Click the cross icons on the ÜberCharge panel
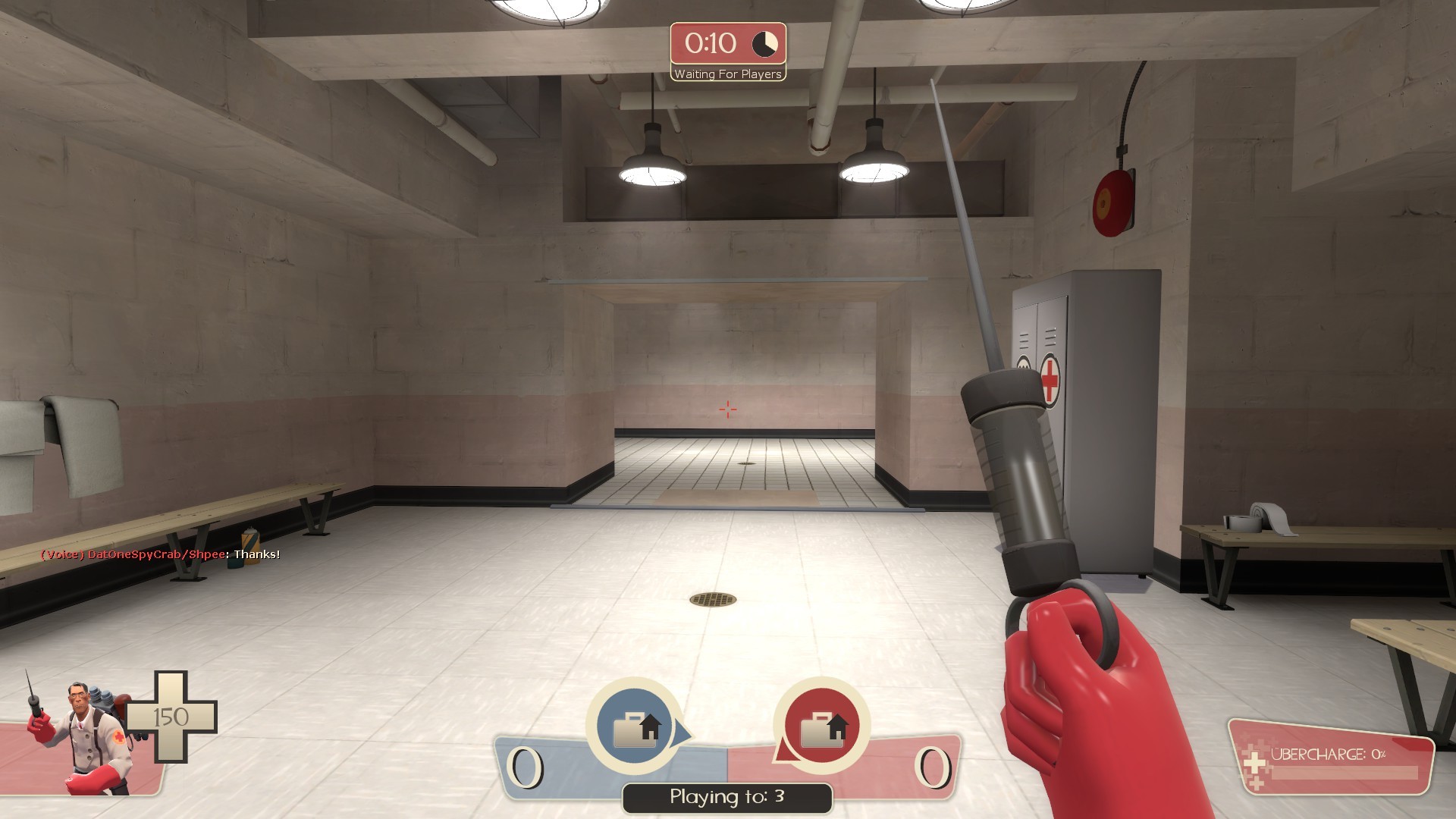Screen dimensions: 1456x819 (1254, 764)
